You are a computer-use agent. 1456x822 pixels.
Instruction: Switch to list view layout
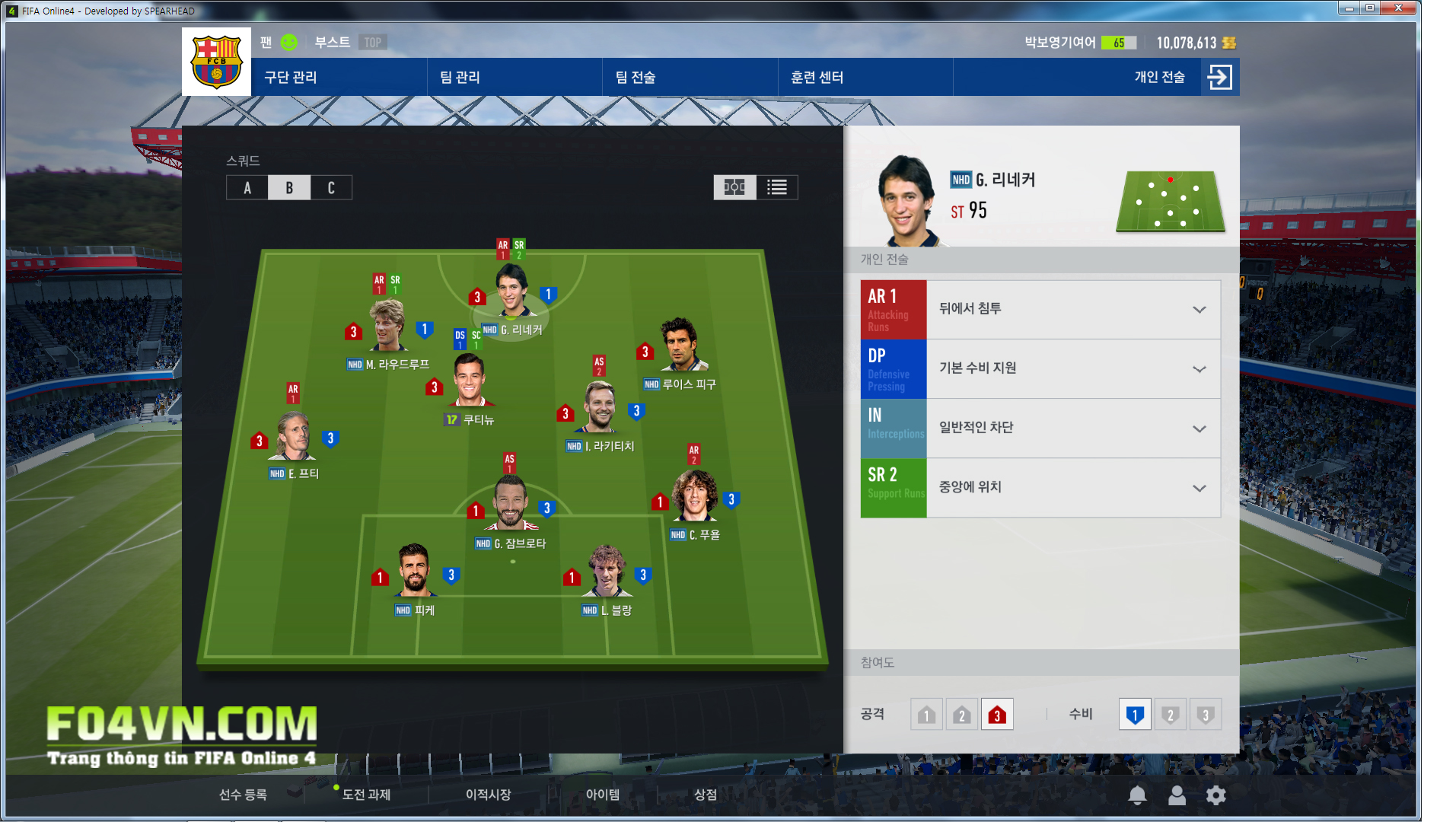pos(776,187)
